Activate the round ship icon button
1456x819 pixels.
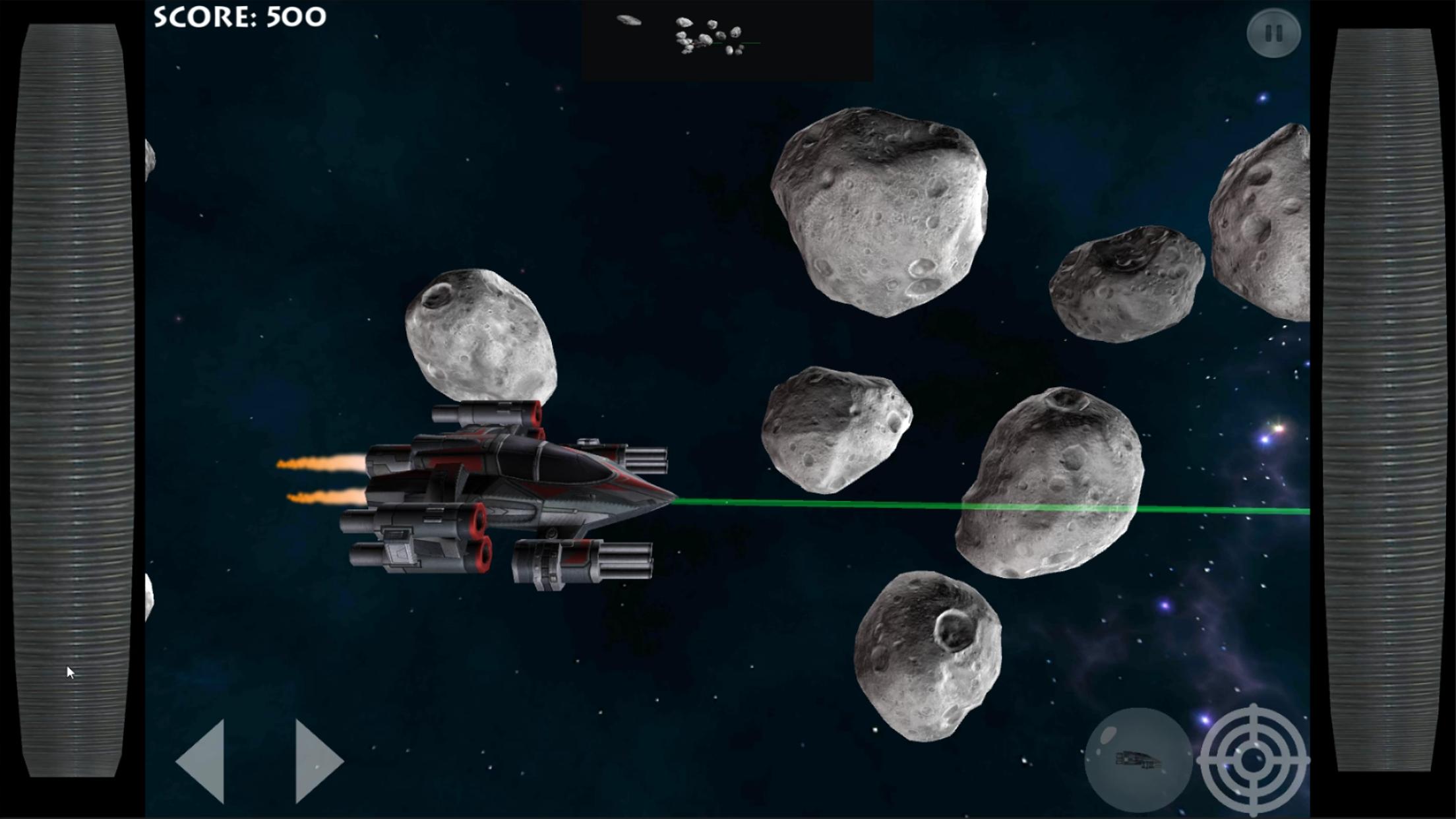pos(1138,760)
